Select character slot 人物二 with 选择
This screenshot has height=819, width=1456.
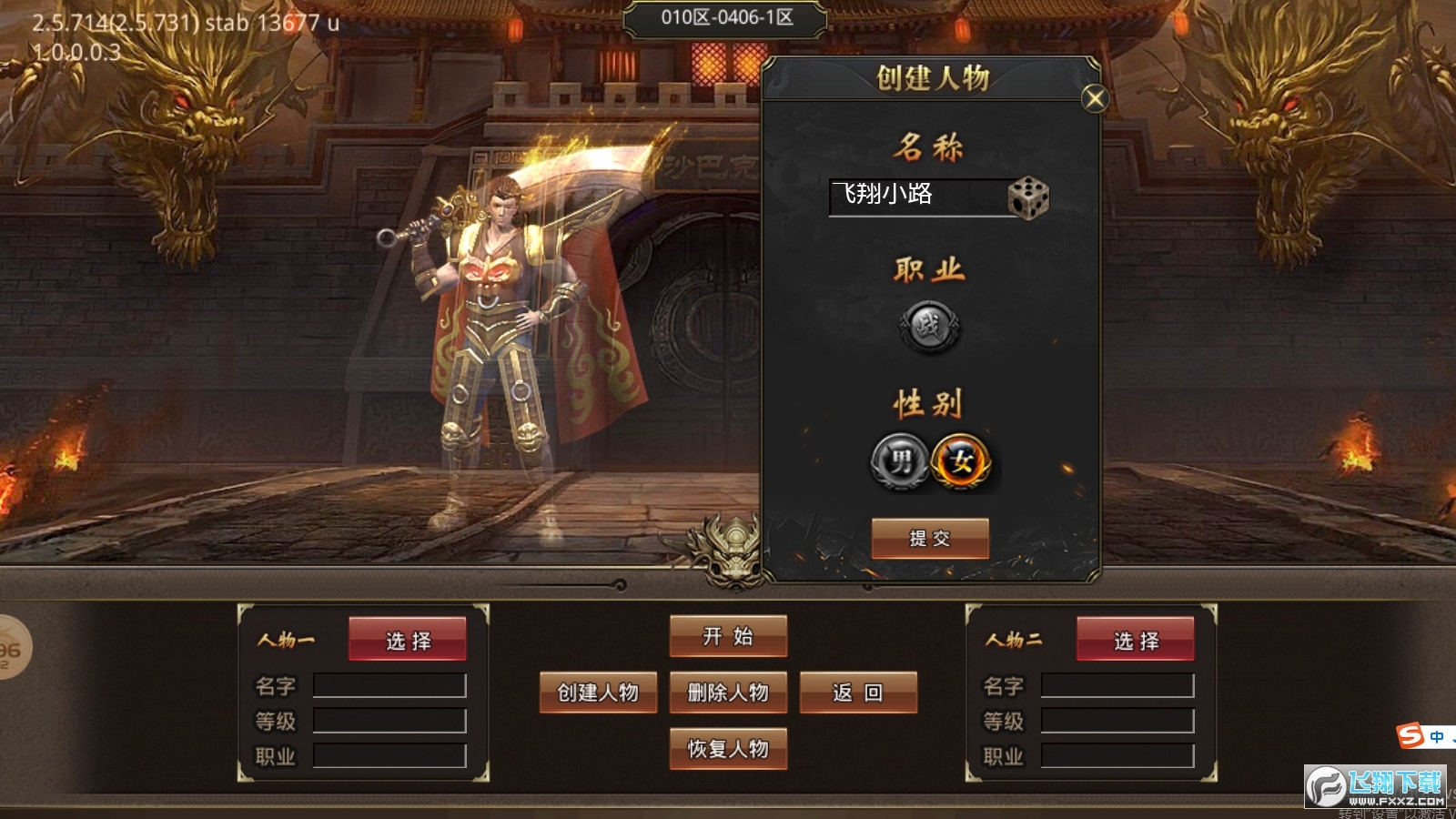point(1136,641)
